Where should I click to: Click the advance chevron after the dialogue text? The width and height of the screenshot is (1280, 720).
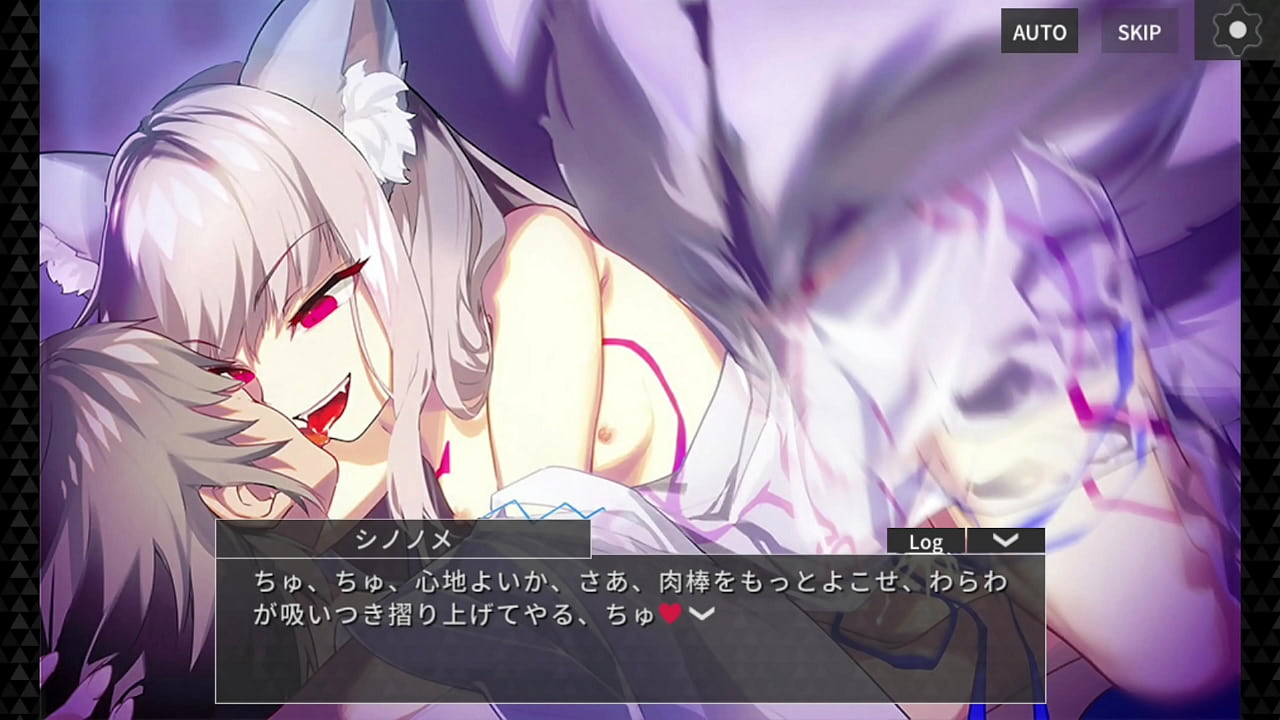703,611
